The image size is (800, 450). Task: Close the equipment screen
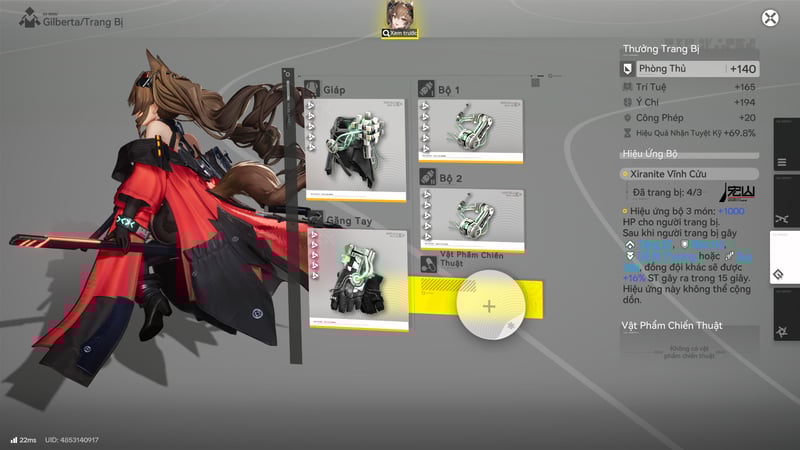pos(770,17)
